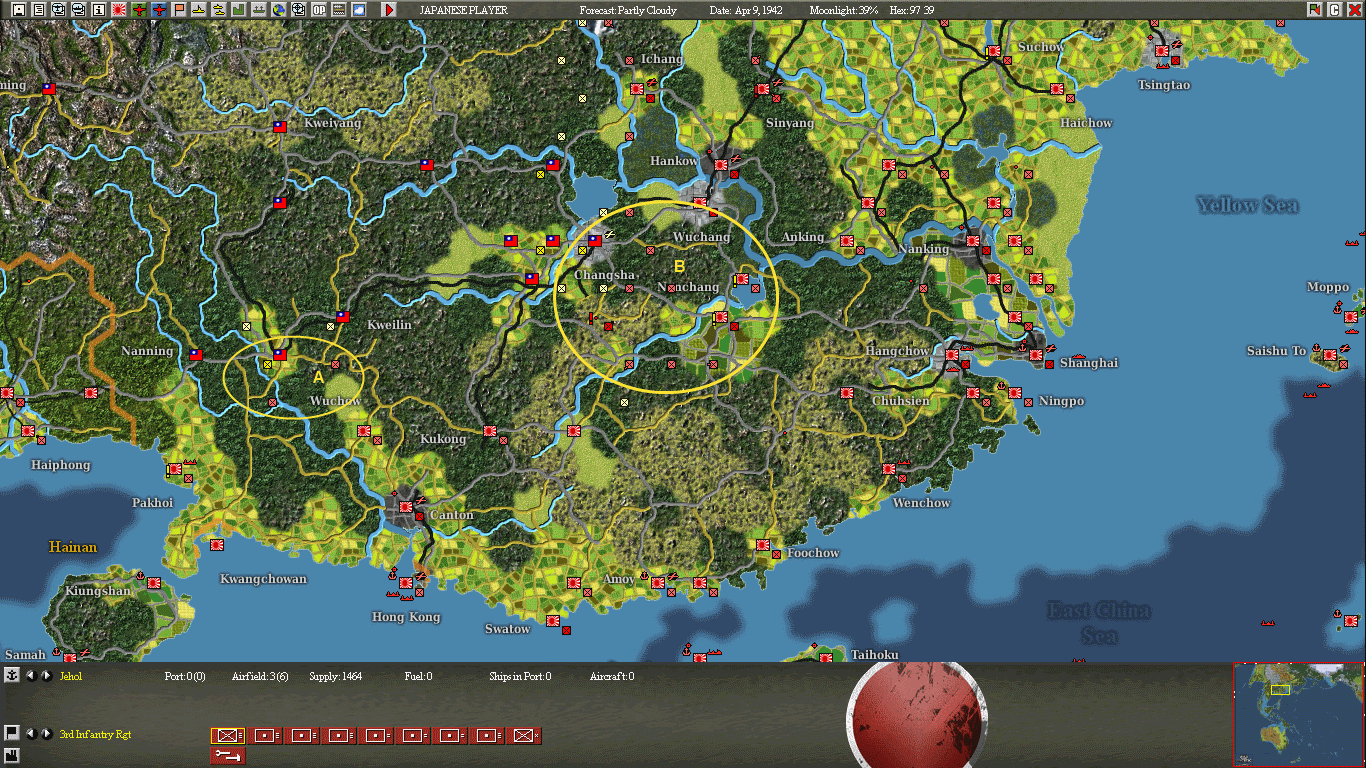Click the Jehol base name link
The image size is (1366, 768).
[72, 676]
